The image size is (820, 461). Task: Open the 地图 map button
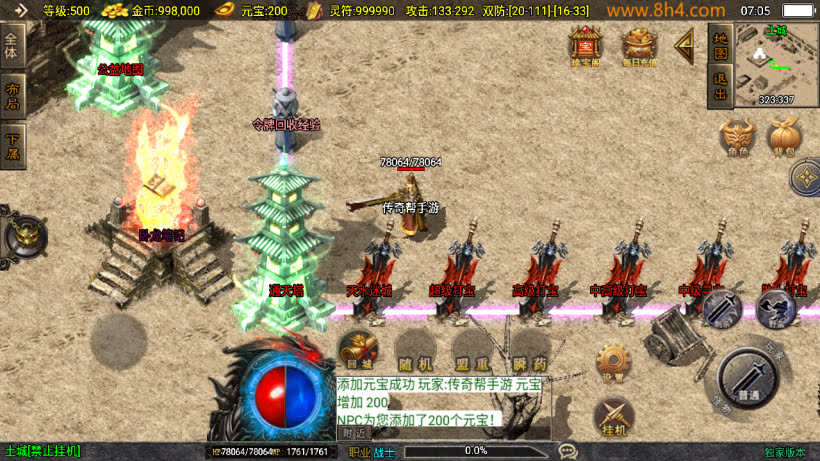719,44
